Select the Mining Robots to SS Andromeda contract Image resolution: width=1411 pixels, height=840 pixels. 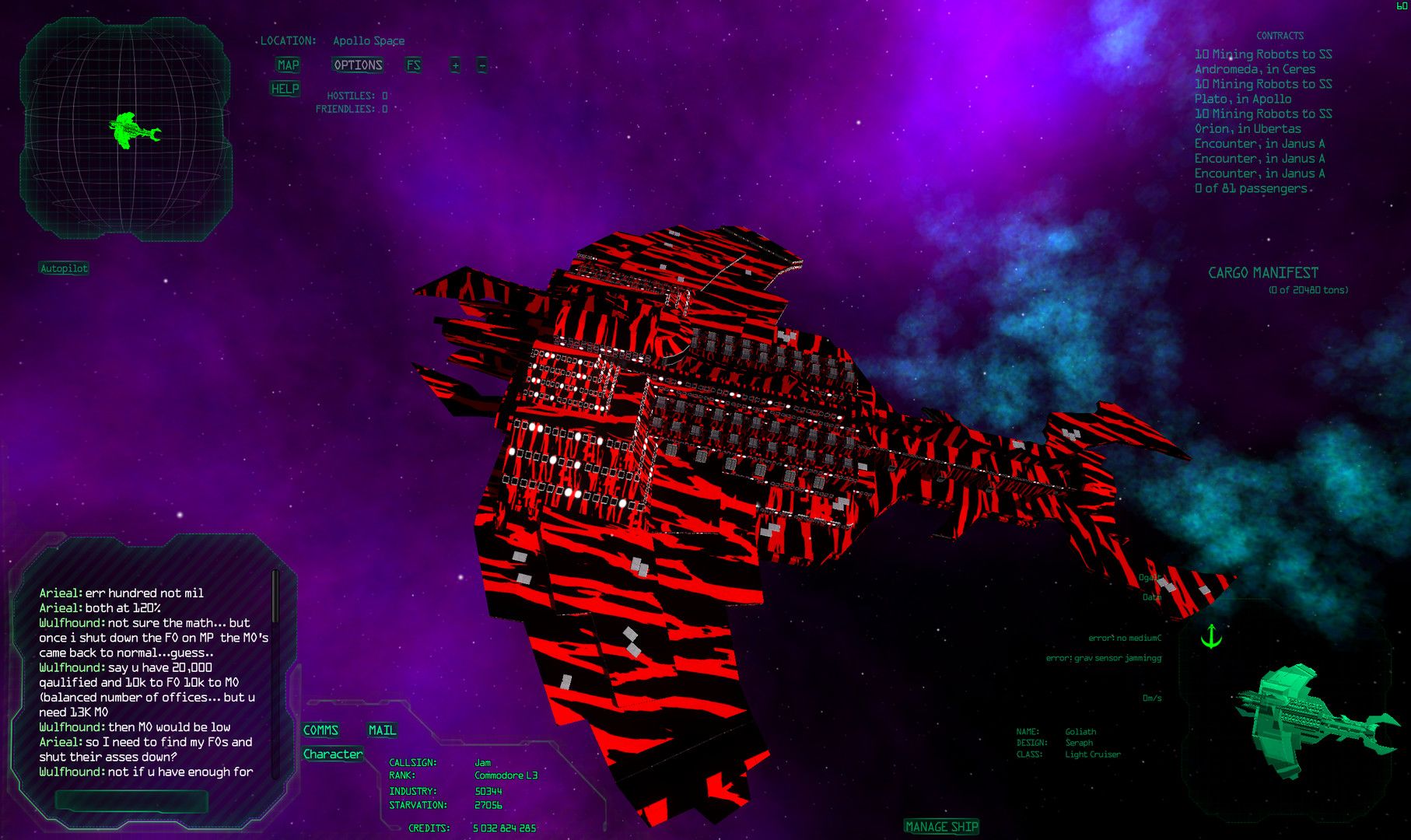1262,61
